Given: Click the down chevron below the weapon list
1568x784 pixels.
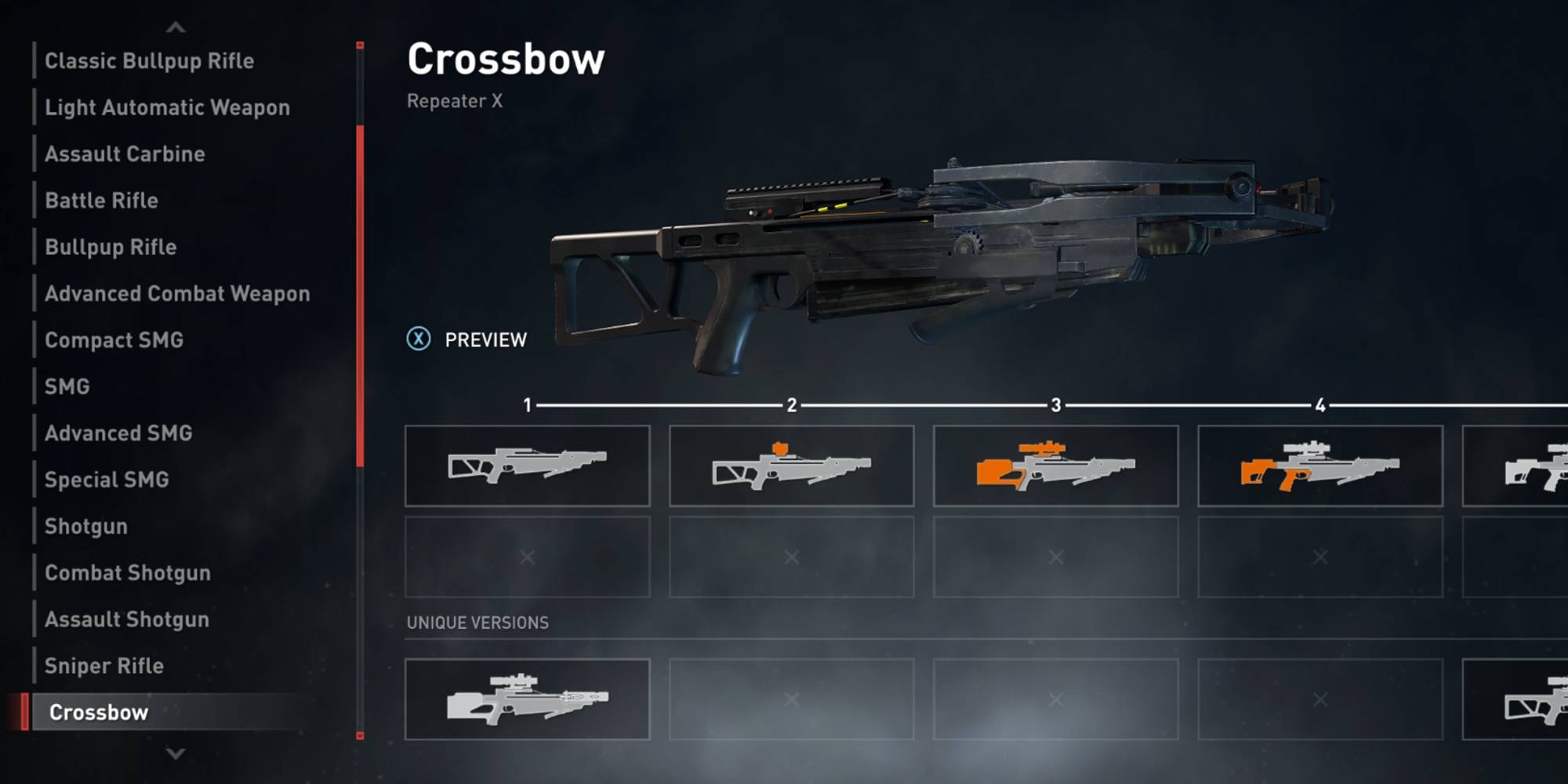Looking at the screenshot, I should click(x=174, y=754).
